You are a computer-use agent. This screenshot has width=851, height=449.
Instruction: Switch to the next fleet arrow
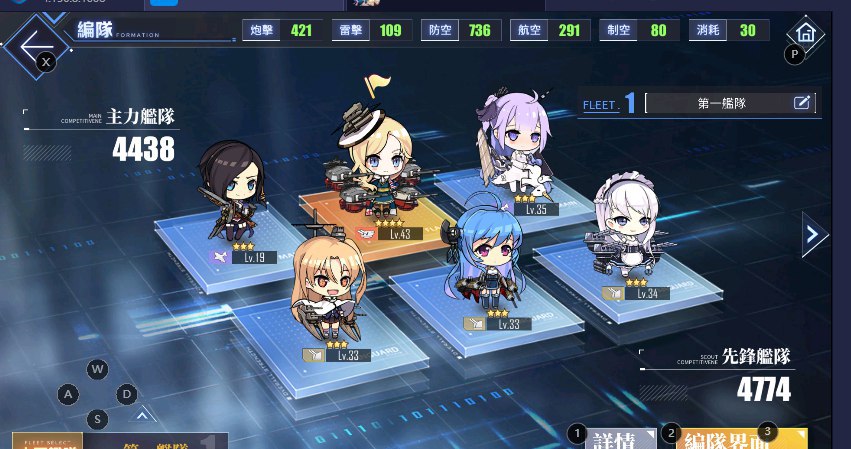(814, 235)
